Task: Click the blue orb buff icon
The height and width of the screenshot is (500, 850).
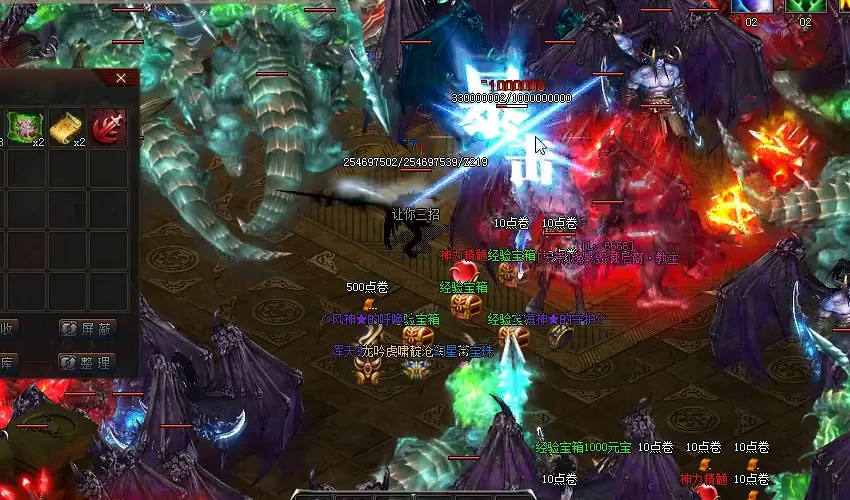Action: (750, 6)
